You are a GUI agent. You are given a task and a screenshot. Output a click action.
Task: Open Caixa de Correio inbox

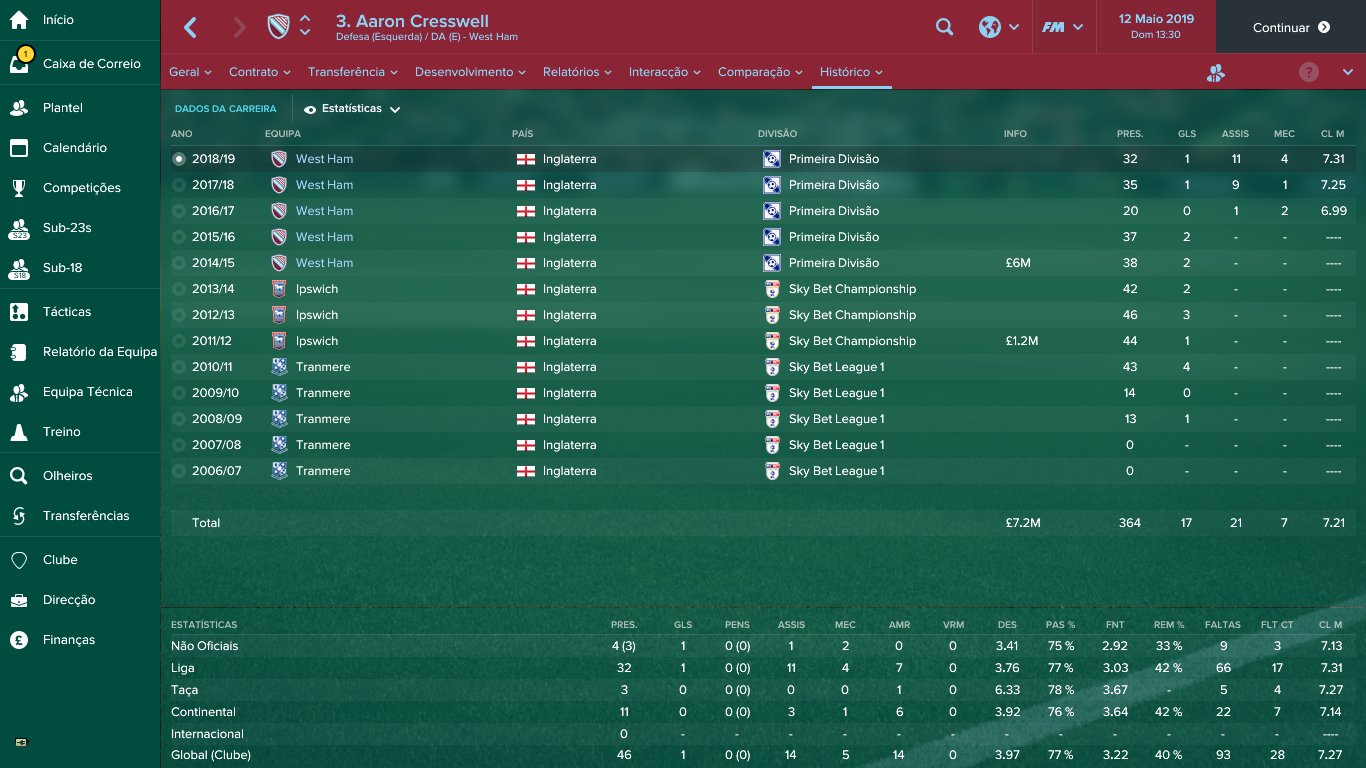coord(91,64)
